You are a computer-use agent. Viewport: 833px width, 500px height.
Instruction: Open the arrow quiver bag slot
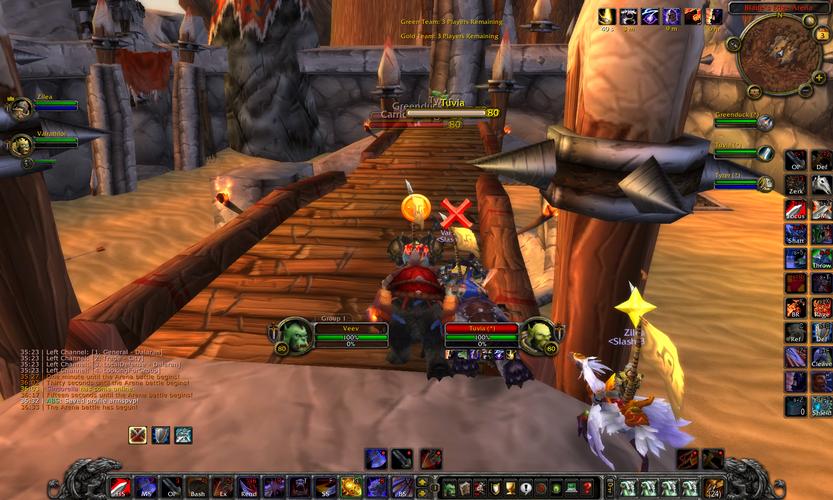(714, 488)
